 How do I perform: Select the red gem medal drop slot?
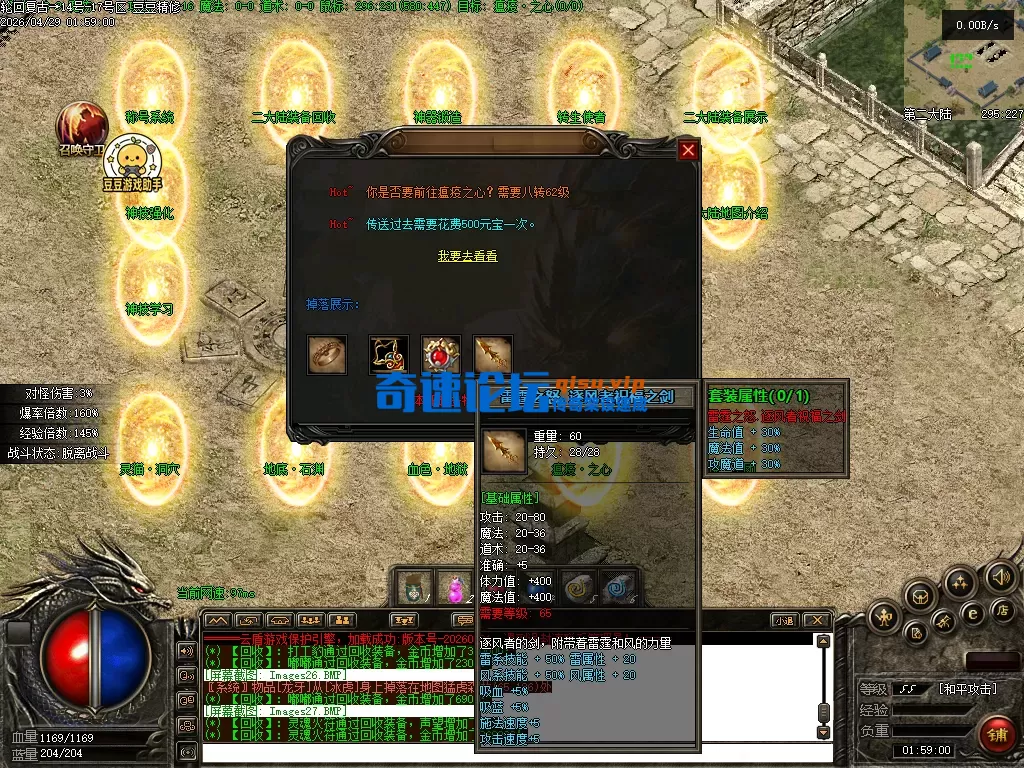point(441,354)
